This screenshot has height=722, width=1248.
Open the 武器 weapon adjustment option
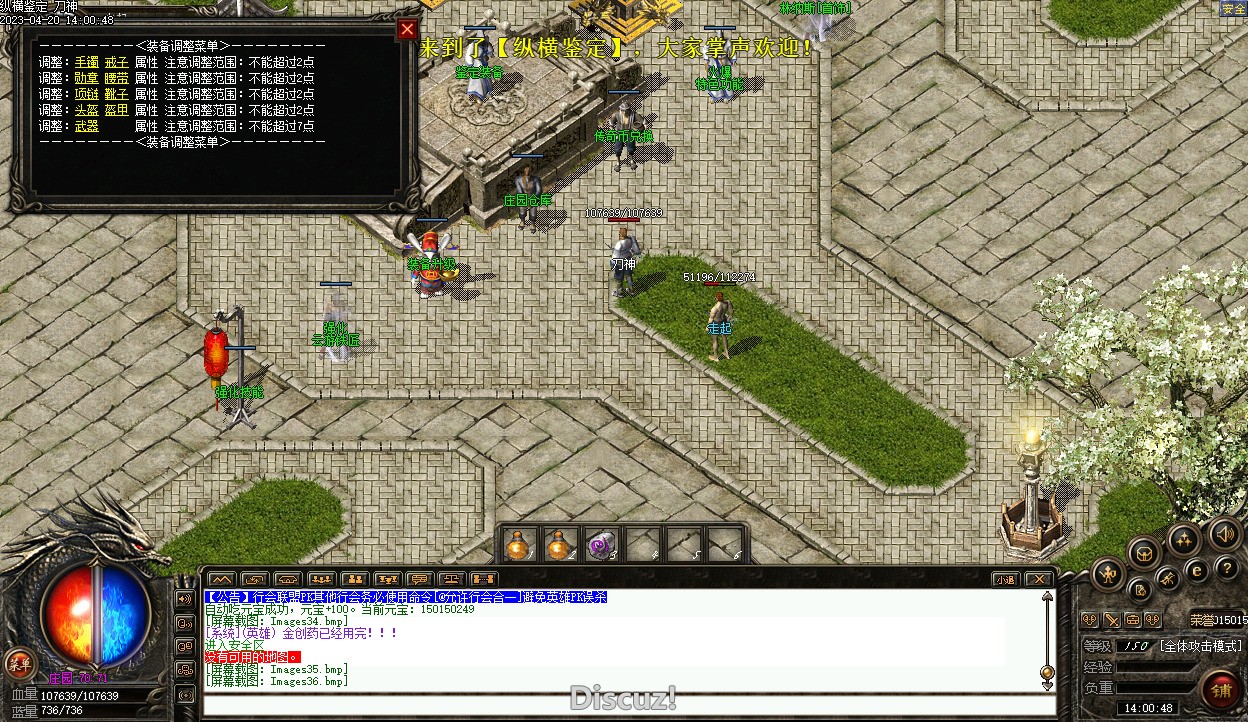[x=87, y=126]
